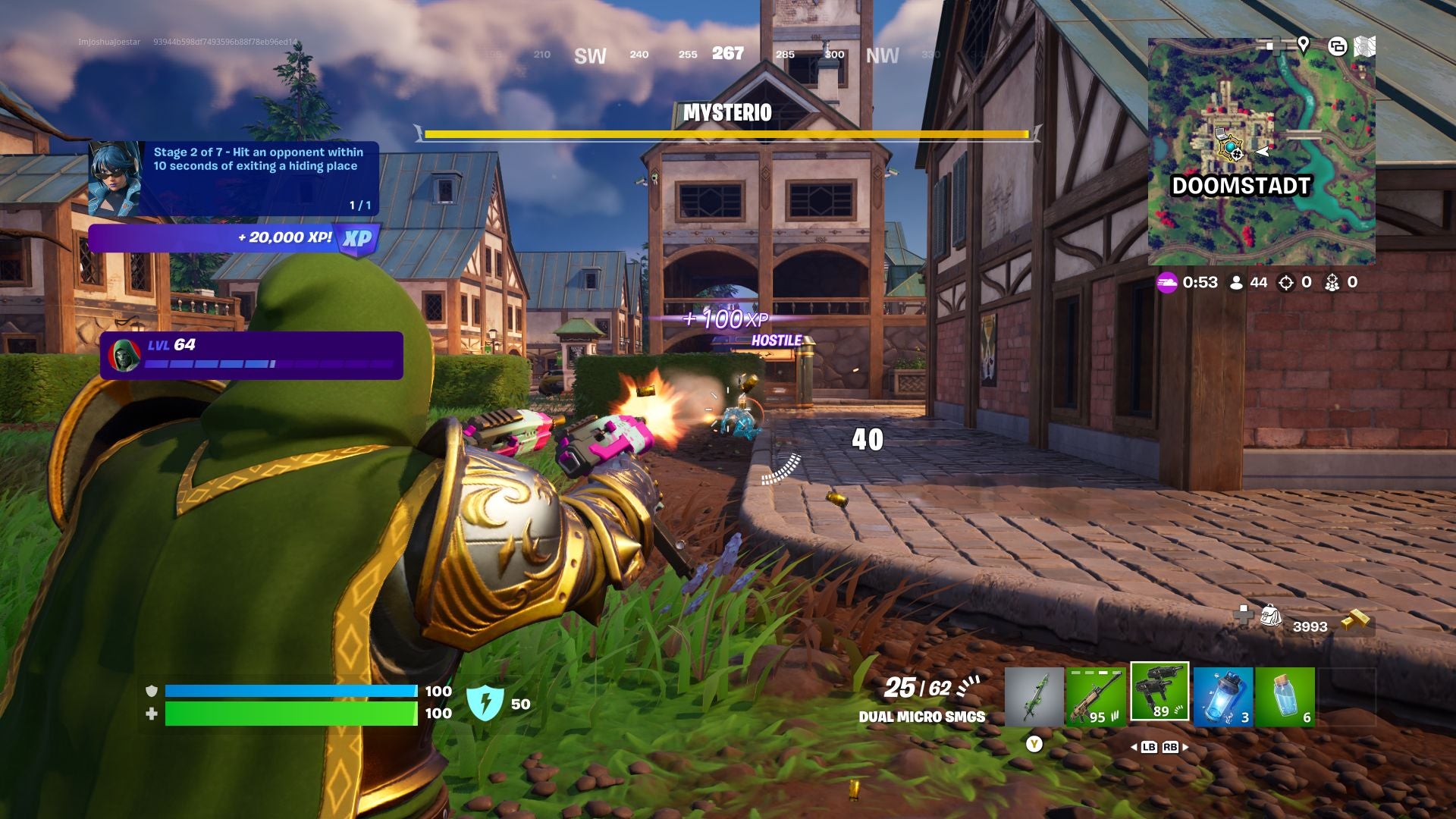The width and height of the screenshot is (1456, 819).
Task: Toggle the paper map icon beside the minimap
Action: click(x=1367, y=46)
